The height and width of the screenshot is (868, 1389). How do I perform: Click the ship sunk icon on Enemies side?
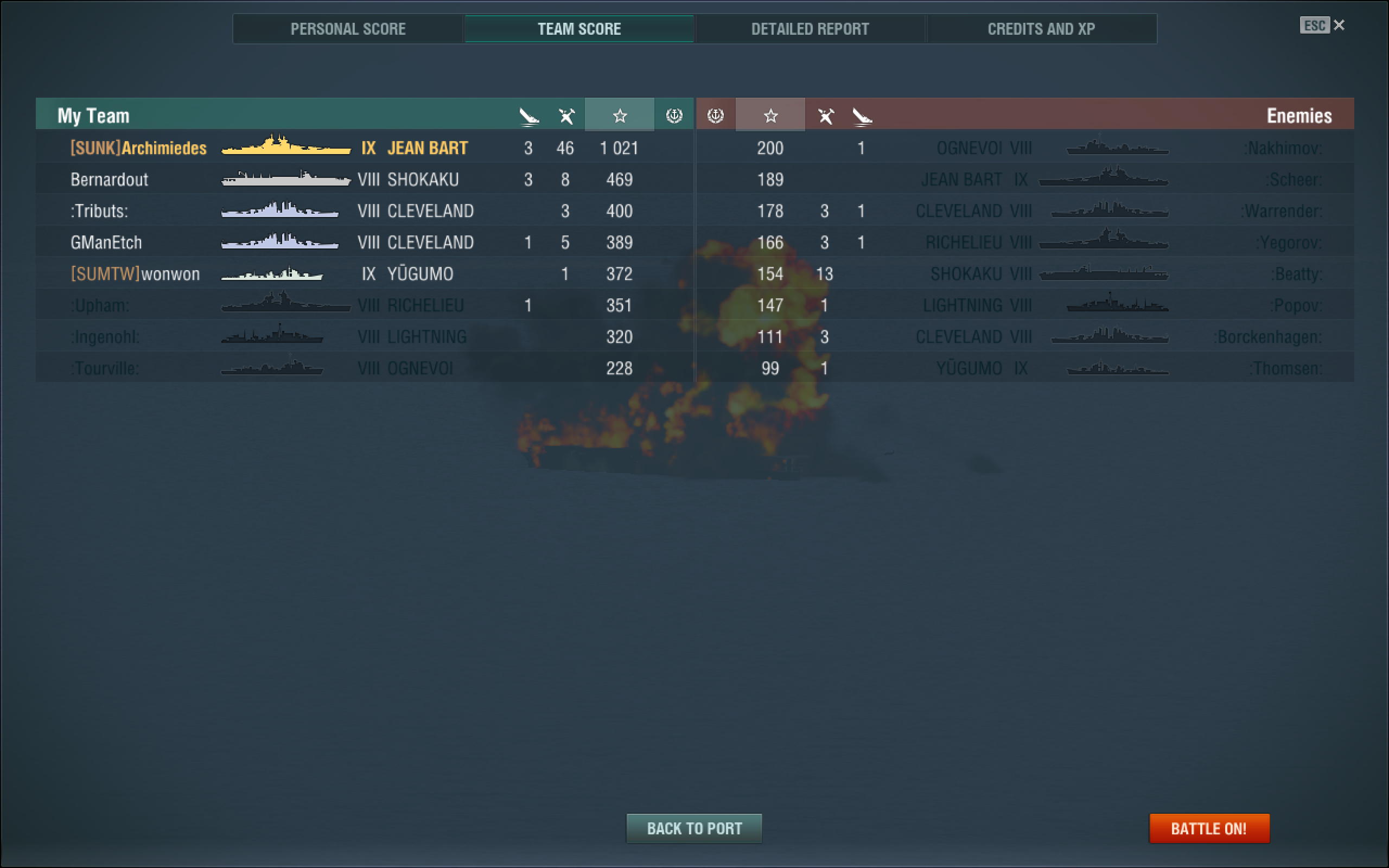pyautogui.click(x=862, y=116)
